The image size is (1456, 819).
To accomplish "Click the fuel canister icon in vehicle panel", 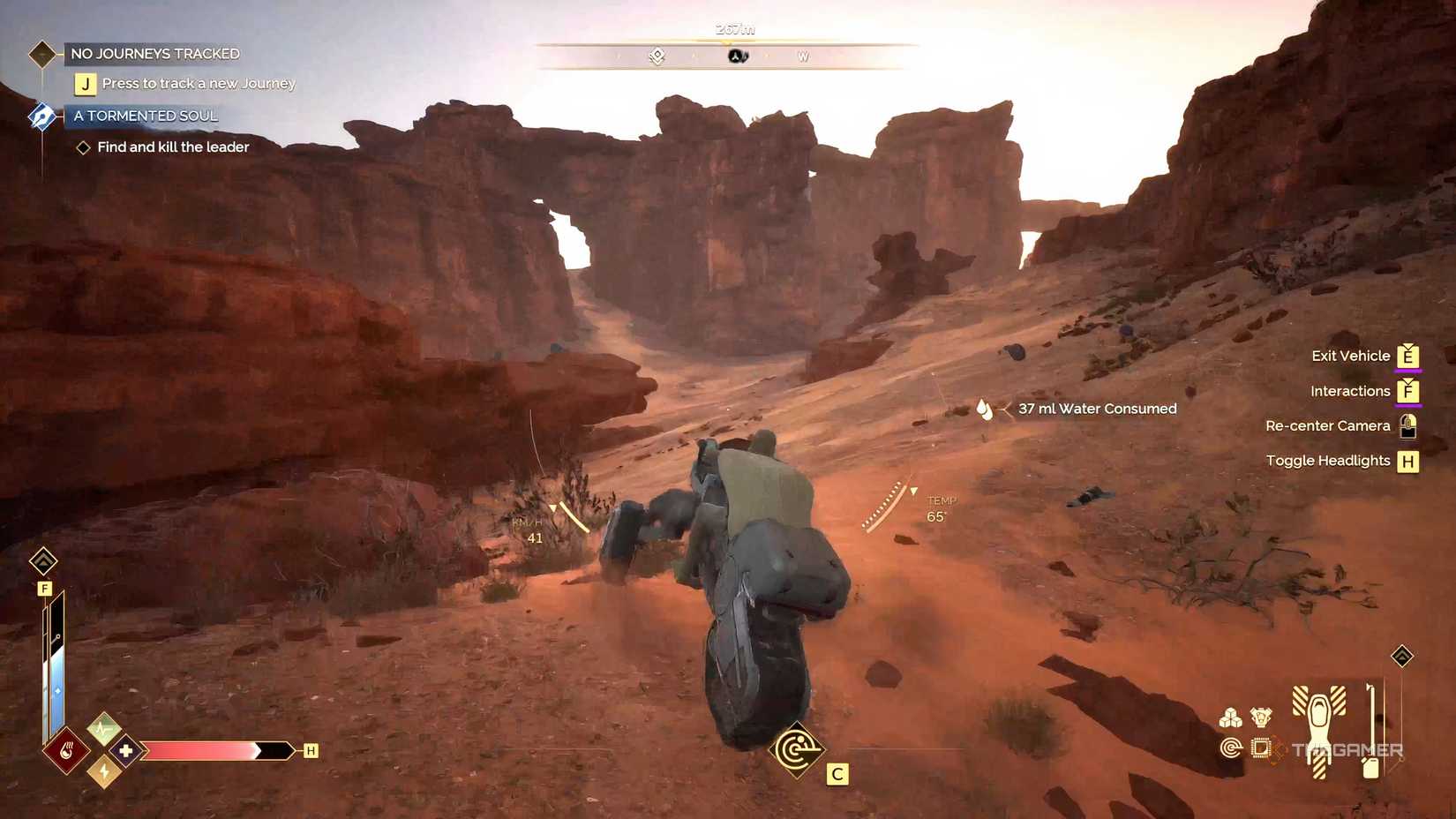I will (1369, 769).
